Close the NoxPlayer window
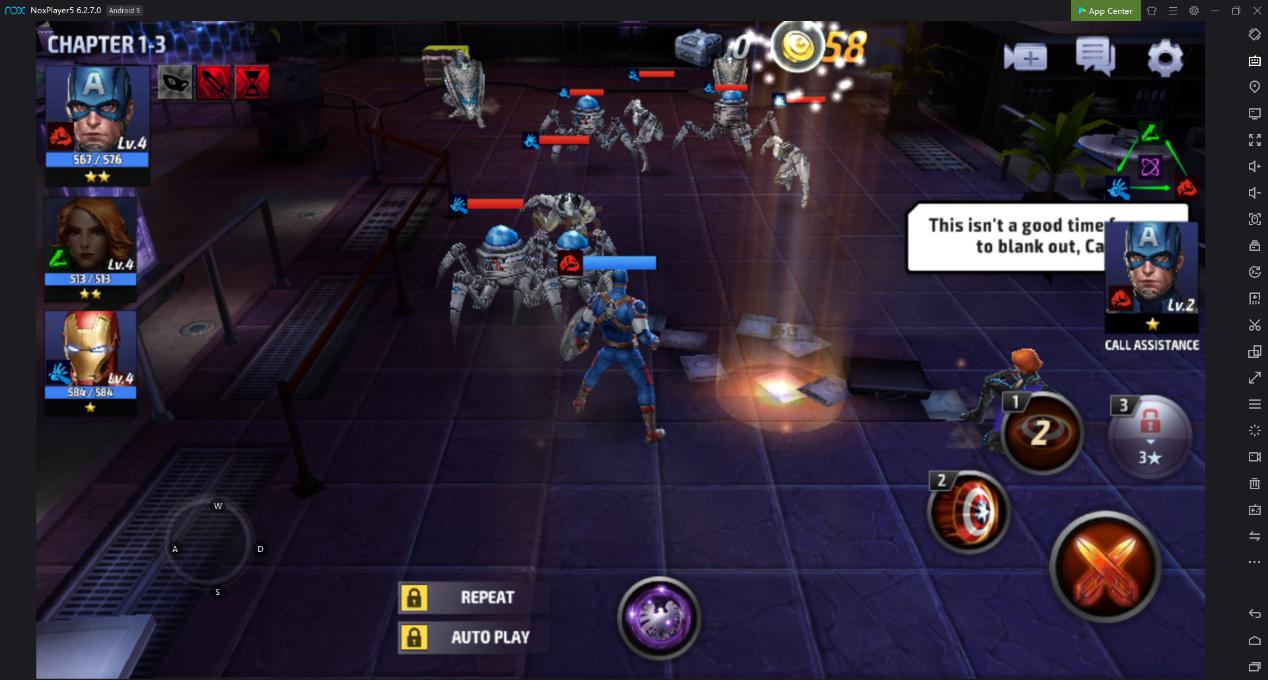The height and width of the screenshot is (680, 1268). coord(1257,11)
